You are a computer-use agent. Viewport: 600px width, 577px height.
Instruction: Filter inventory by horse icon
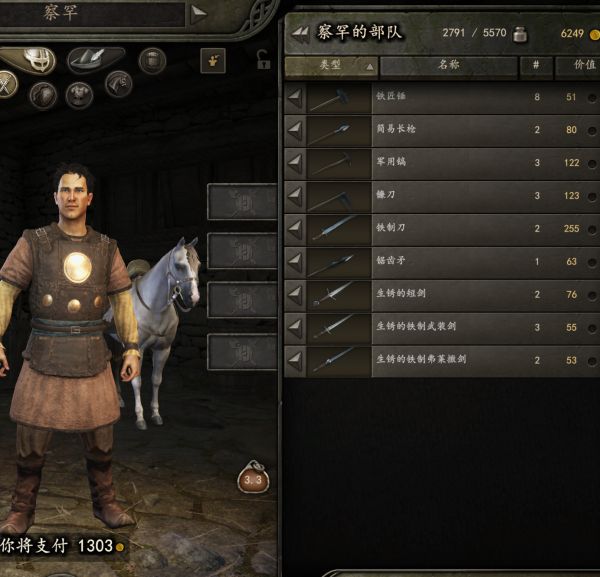pos(118,85)
